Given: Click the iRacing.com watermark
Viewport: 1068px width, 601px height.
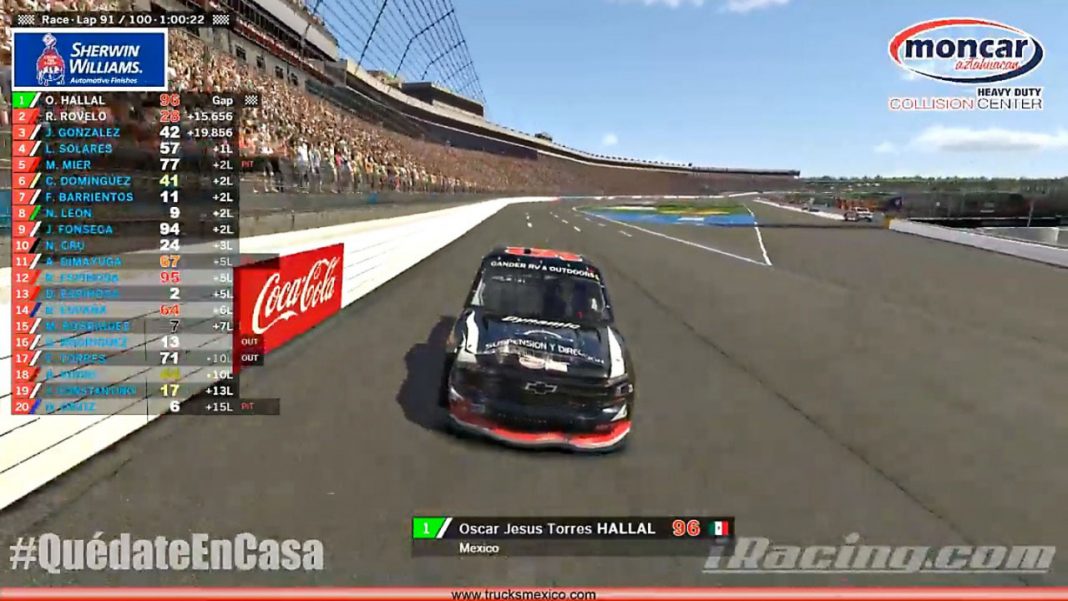Looking at the screenshot, I should coord(879,555).
